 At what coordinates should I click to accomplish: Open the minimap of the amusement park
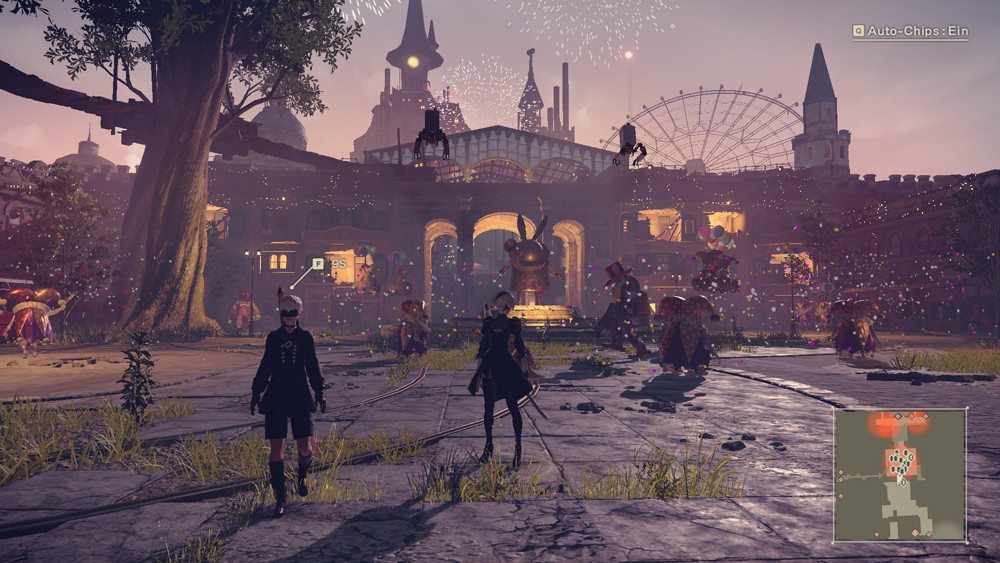tap(900, 474)
